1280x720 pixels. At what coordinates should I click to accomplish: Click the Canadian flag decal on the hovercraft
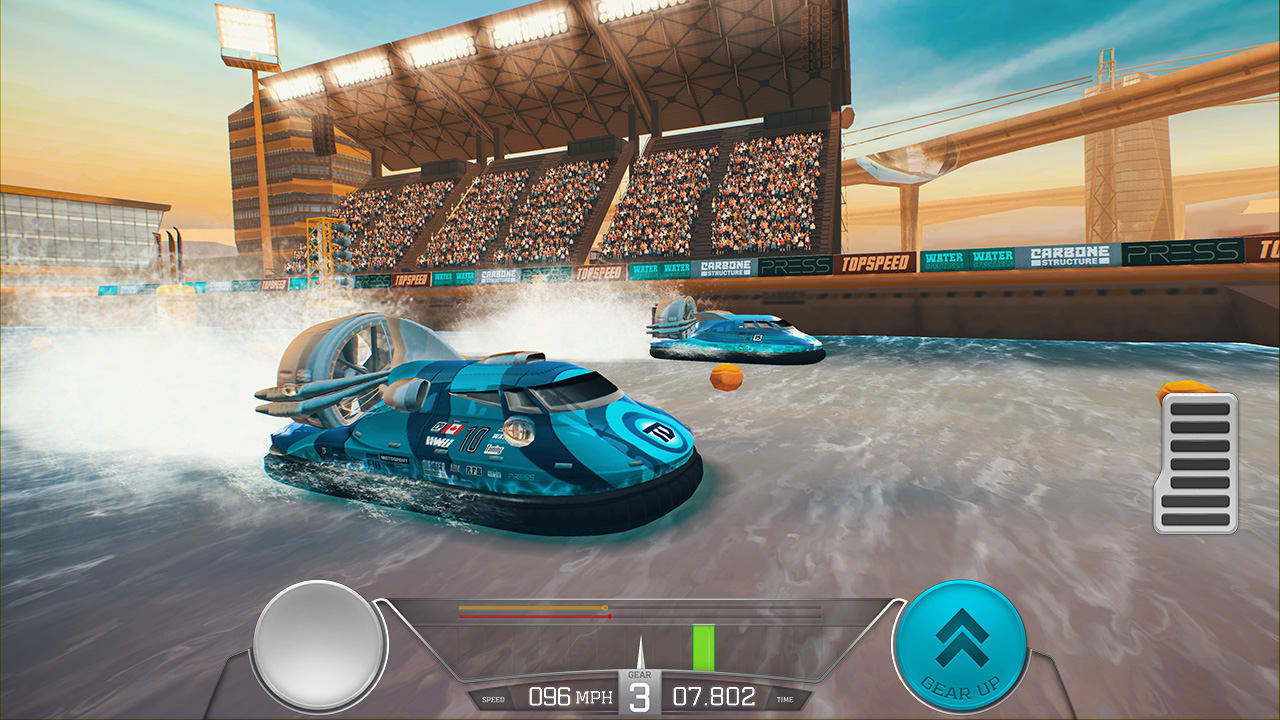pos(451,429)
